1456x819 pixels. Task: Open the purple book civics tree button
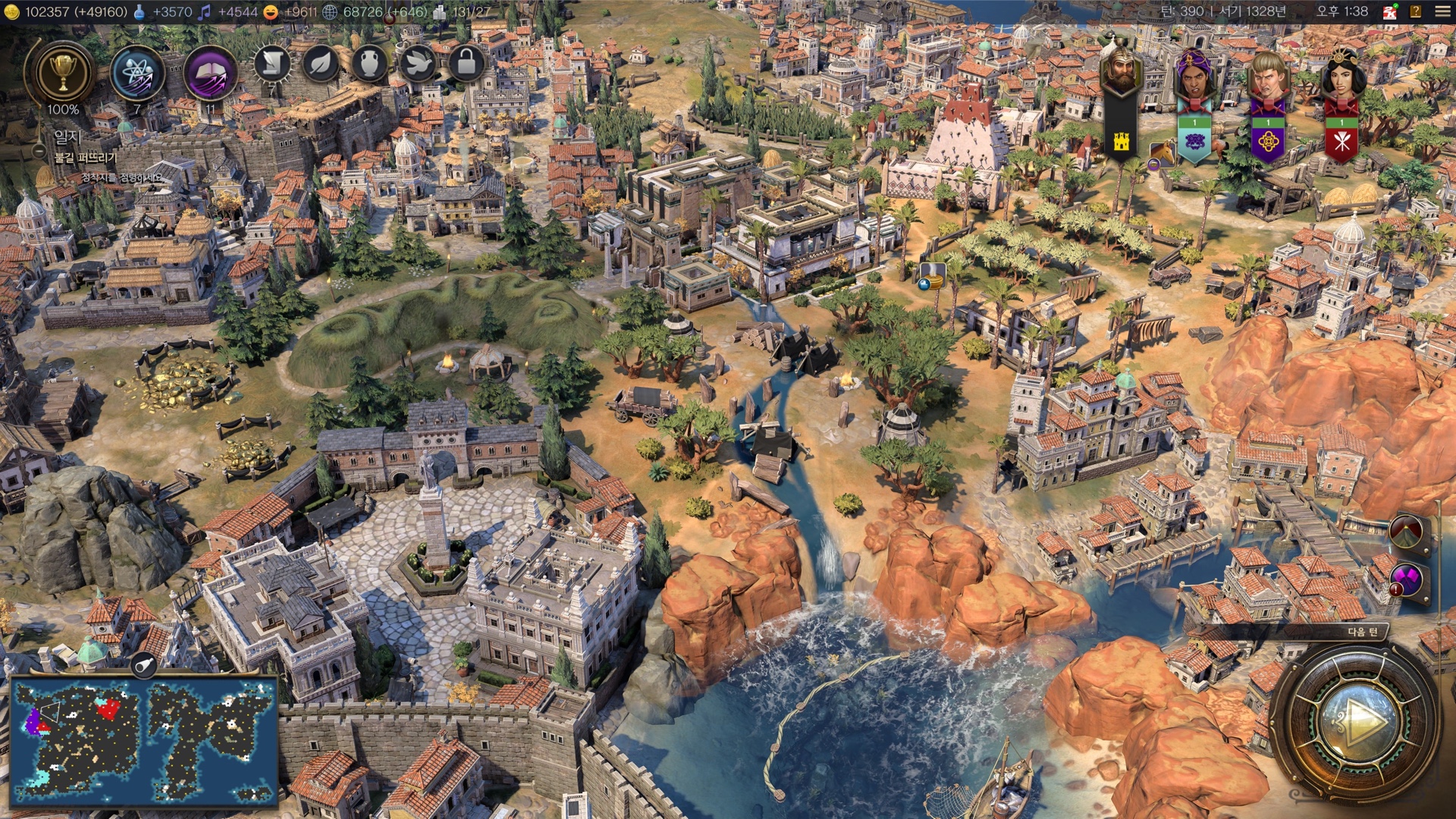(x=210, y=74)
